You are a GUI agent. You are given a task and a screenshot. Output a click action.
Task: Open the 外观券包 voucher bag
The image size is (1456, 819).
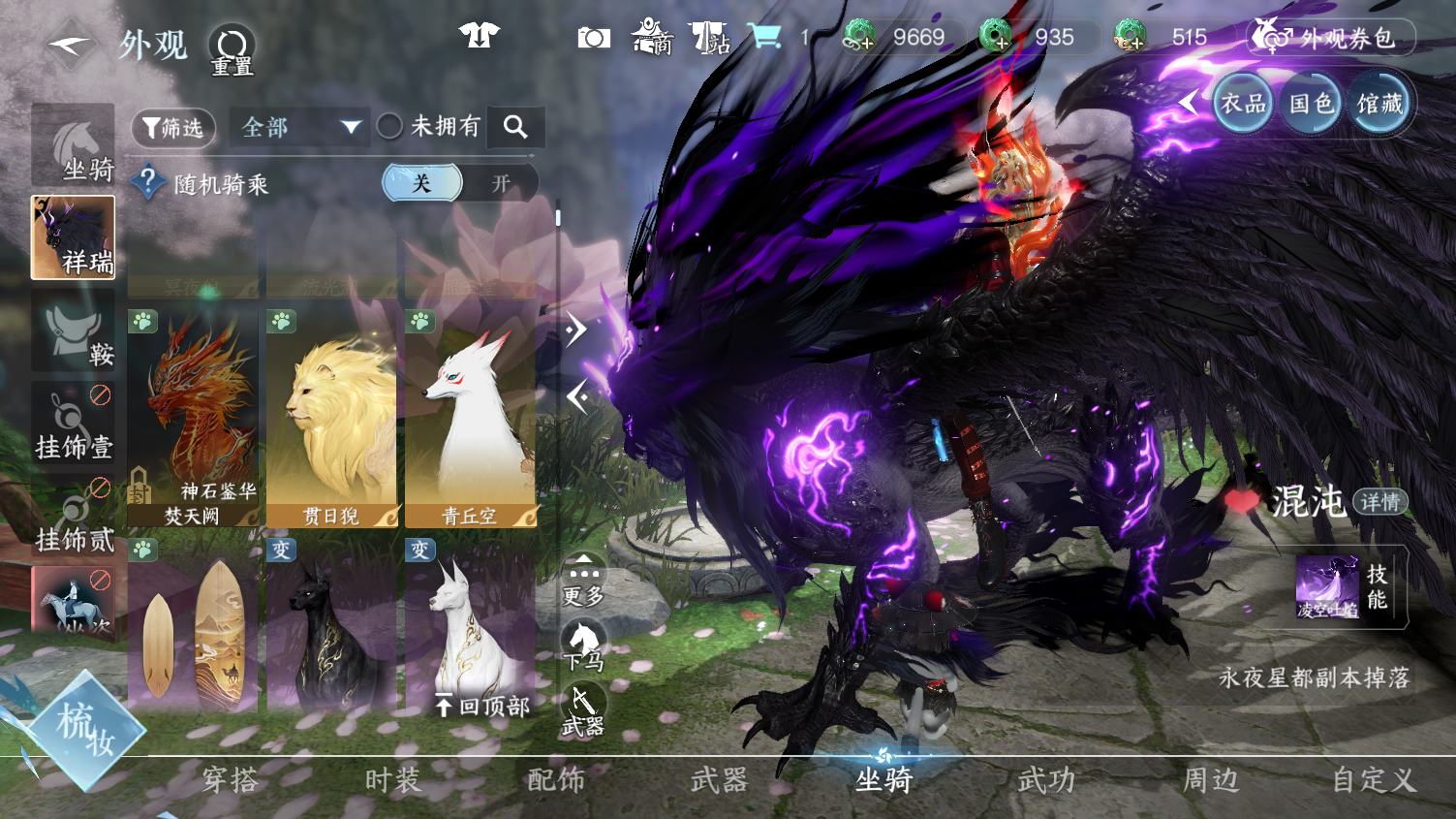1332,38
